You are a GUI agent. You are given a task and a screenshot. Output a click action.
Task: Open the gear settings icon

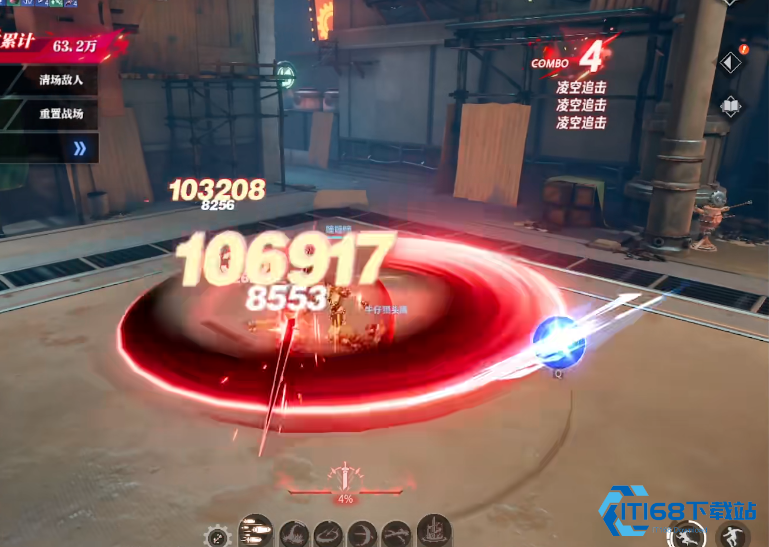[x=217, y=537]
